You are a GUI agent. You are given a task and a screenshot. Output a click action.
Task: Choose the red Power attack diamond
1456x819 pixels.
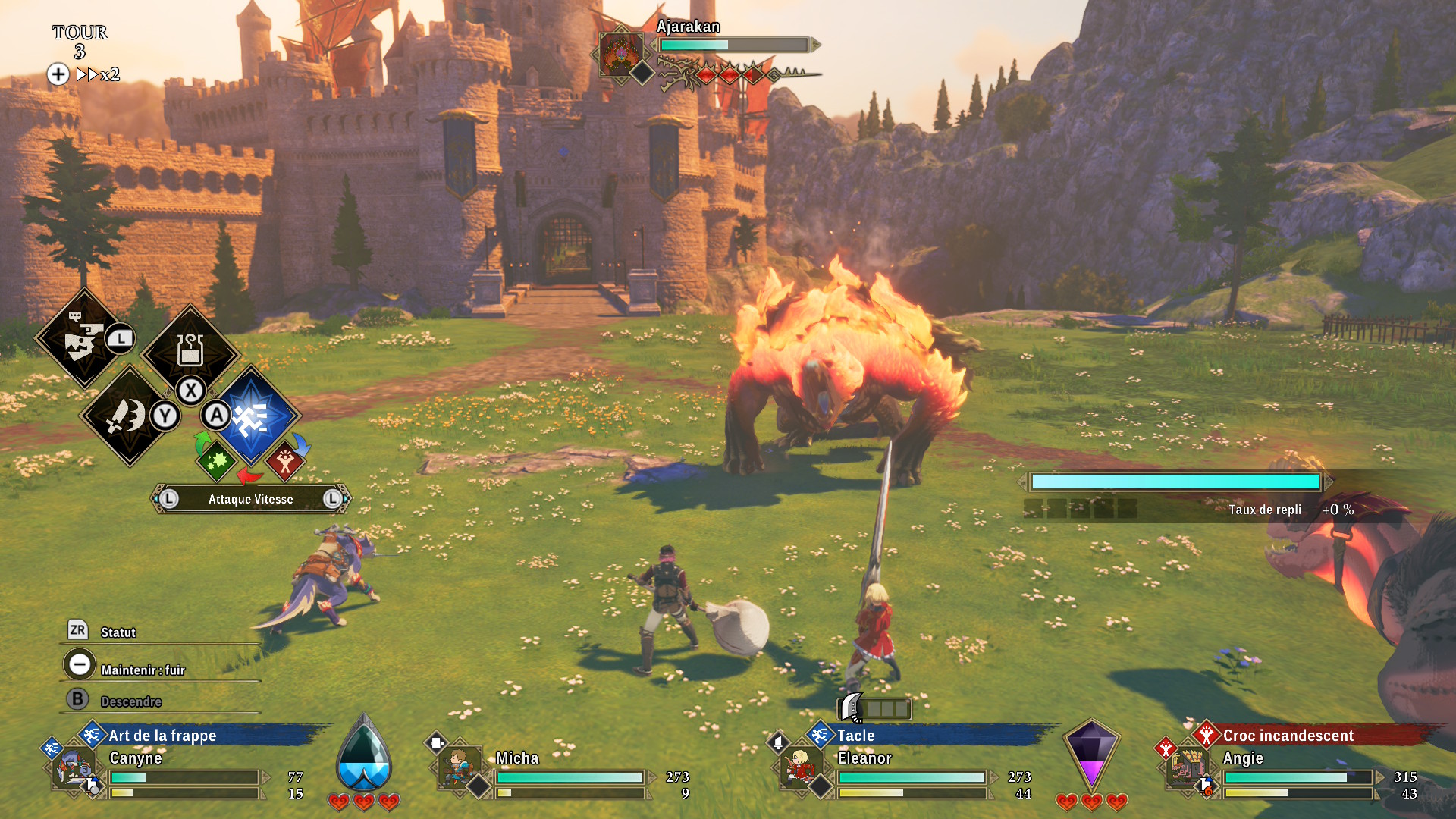[285, 460]
